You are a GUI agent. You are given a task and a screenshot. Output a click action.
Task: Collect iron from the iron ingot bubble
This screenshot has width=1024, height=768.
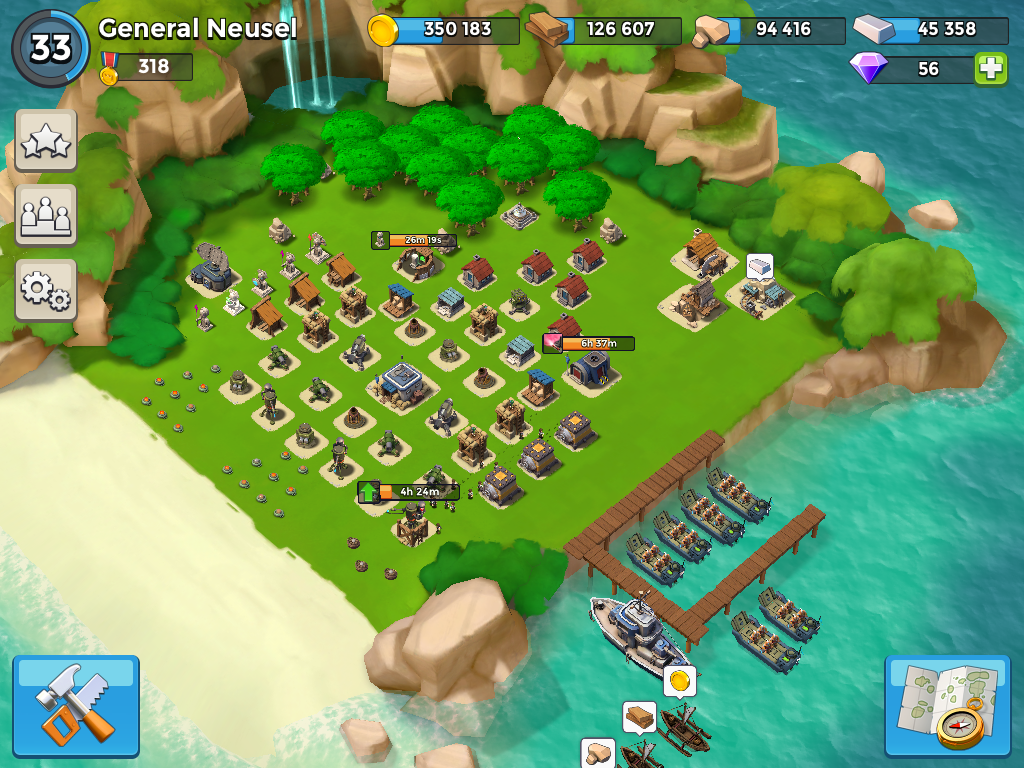click(x=760, y=266)
